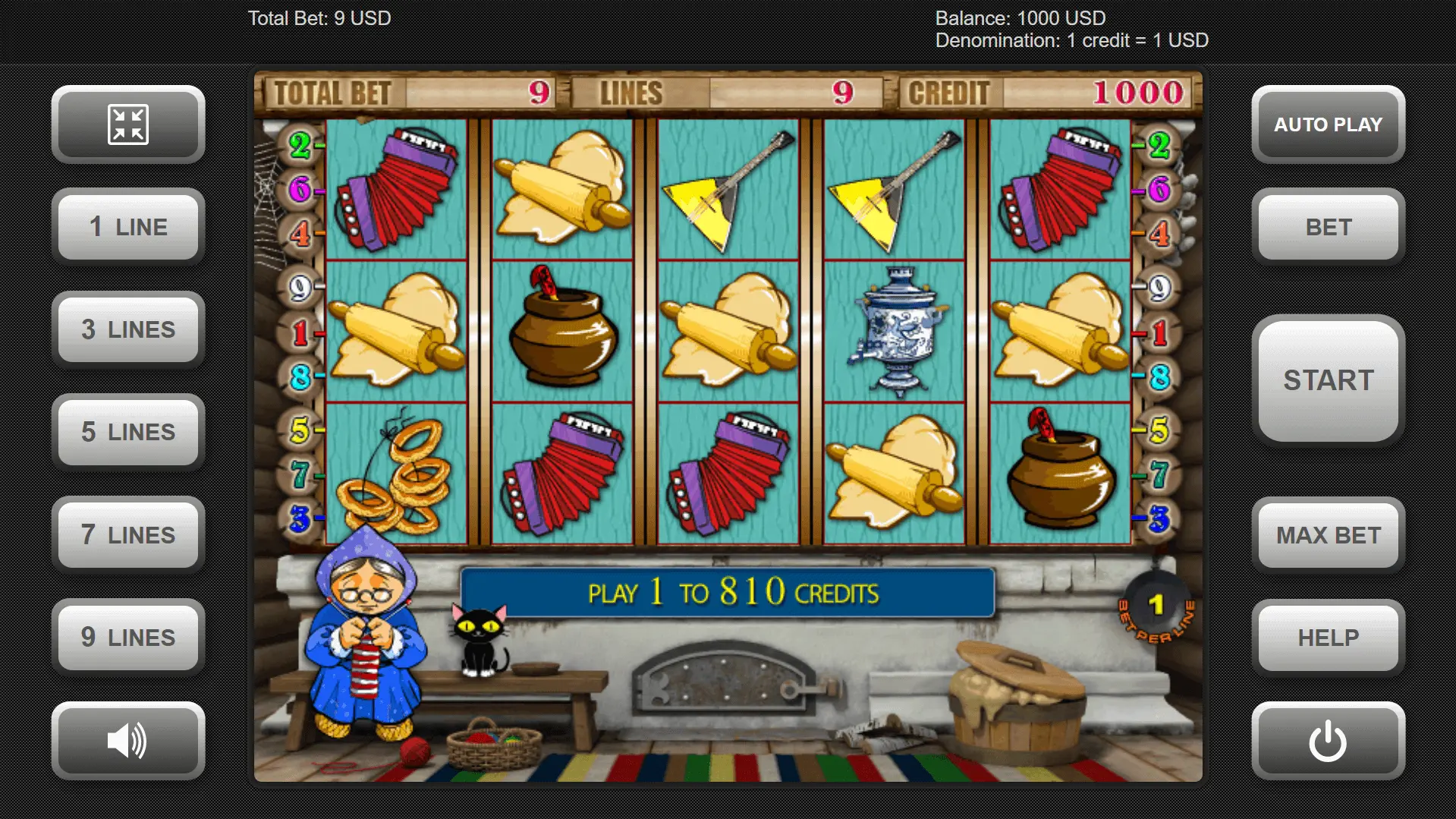Set play to 7 LINES
This screenshot has width=1456, height=819.
[128, 535]
